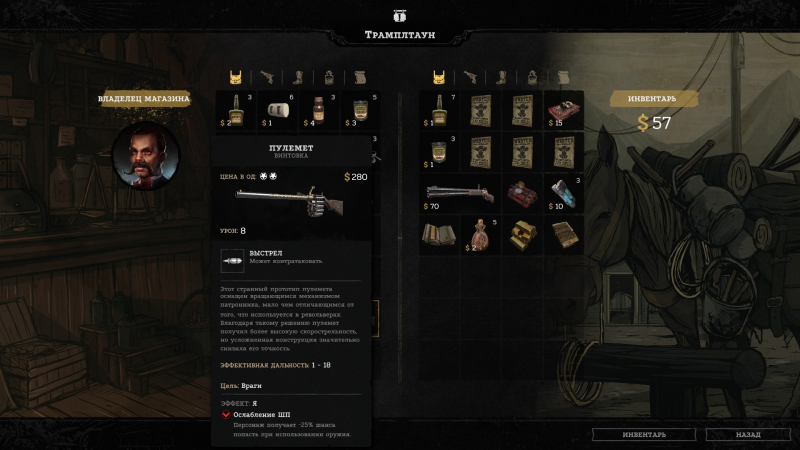Click the shop owner's portrait

[x=144, y=155]
